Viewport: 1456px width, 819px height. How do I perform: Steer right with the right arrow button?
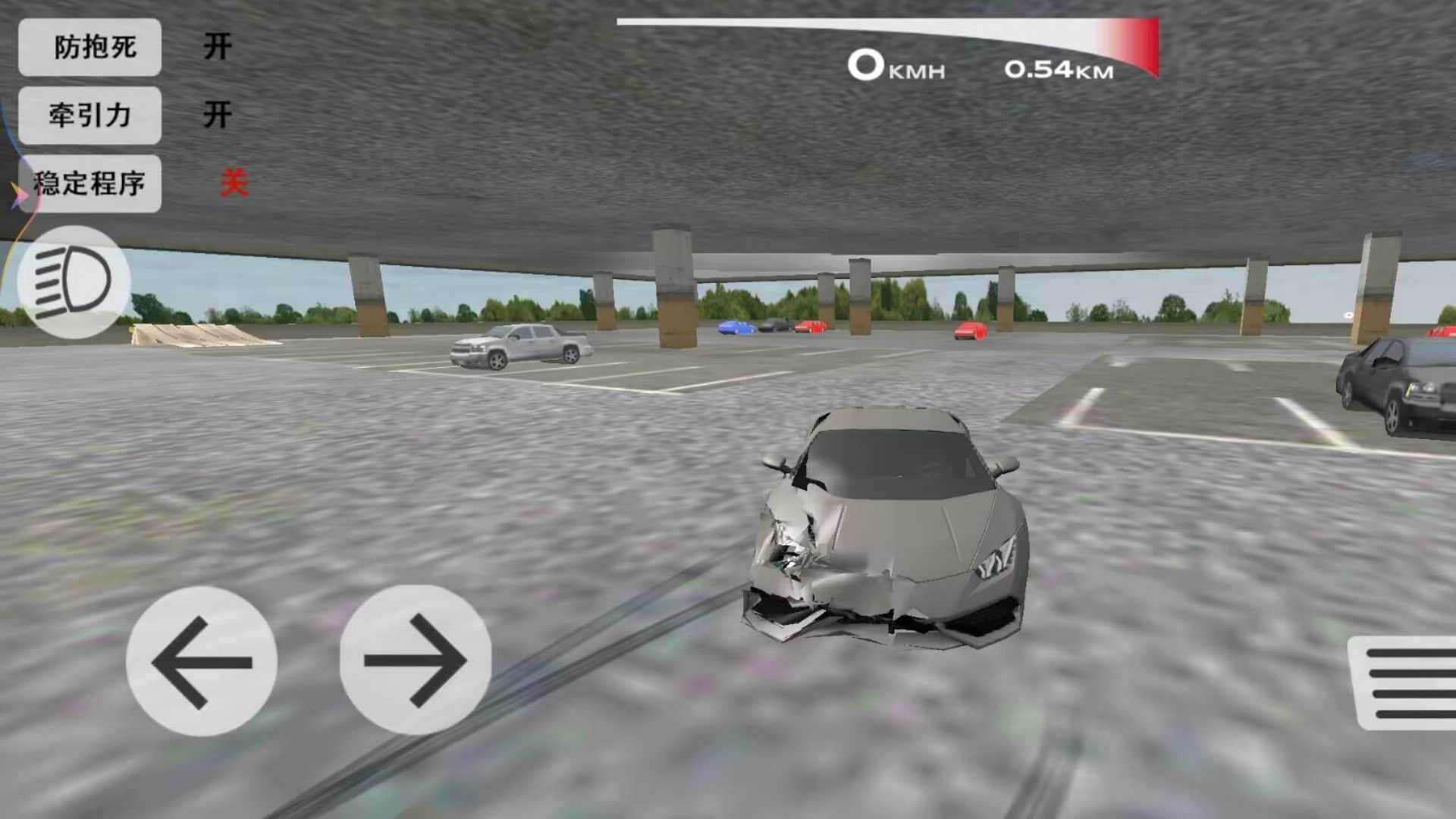pos(415,660)
